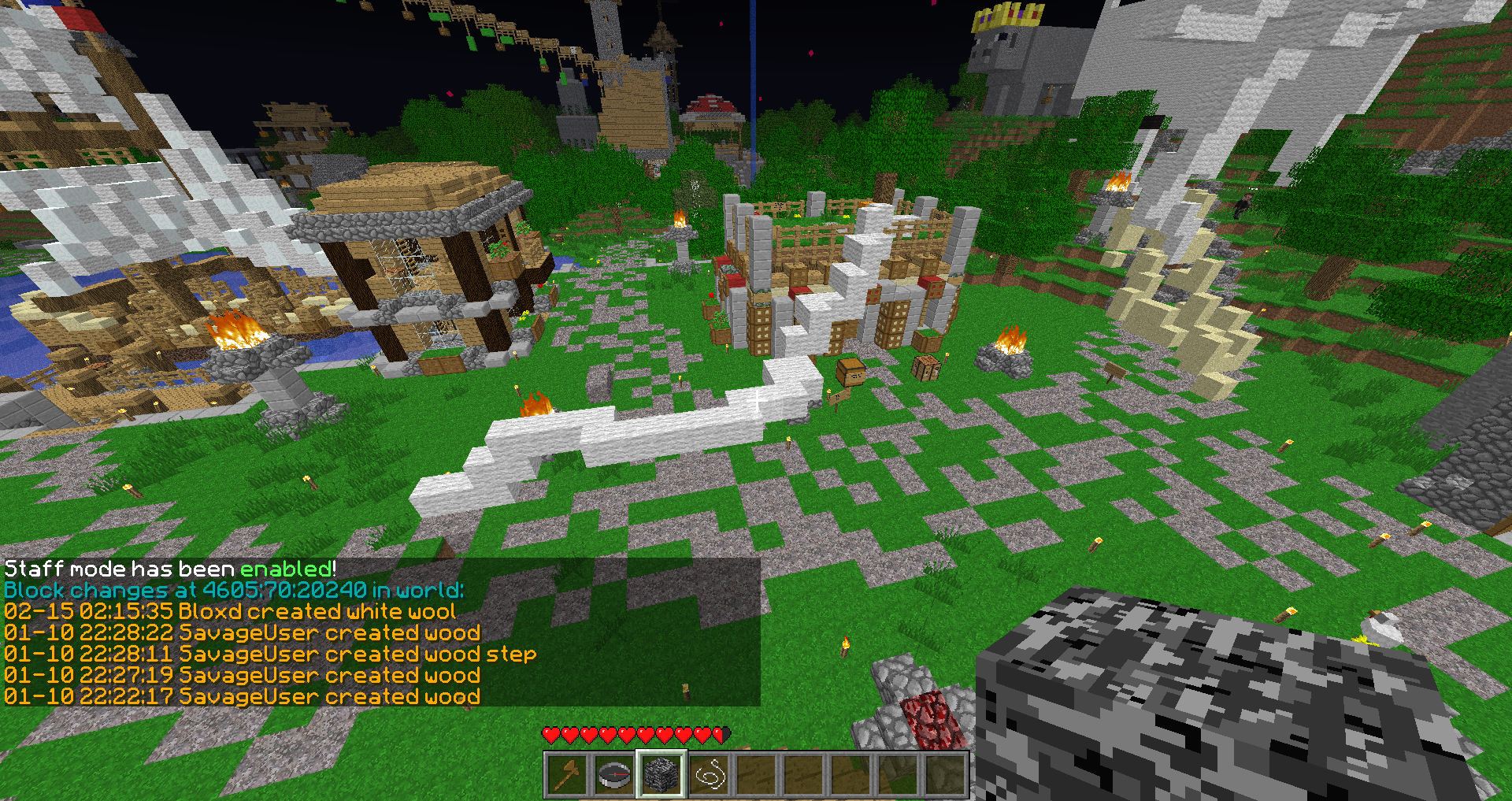The image size is (1512, 801).
Task: Click the 'Block changes at 4605:70:20240' chat line
Action: point(234,591)
